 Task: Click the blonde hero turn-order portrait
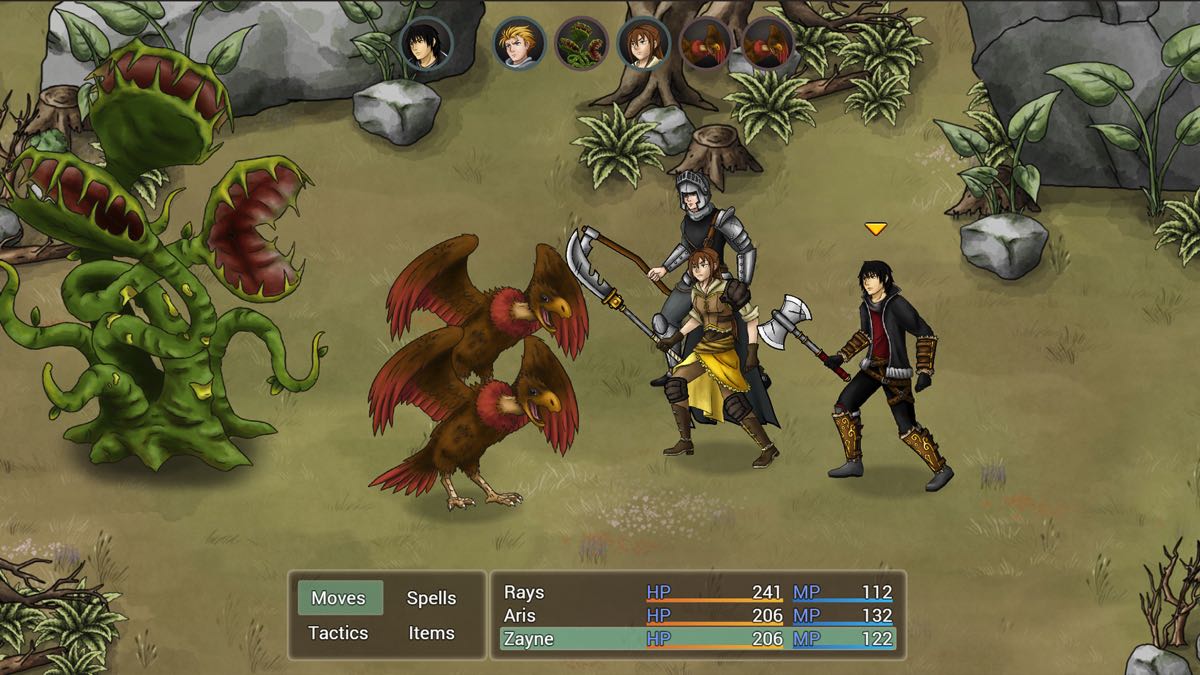[519, 44]
